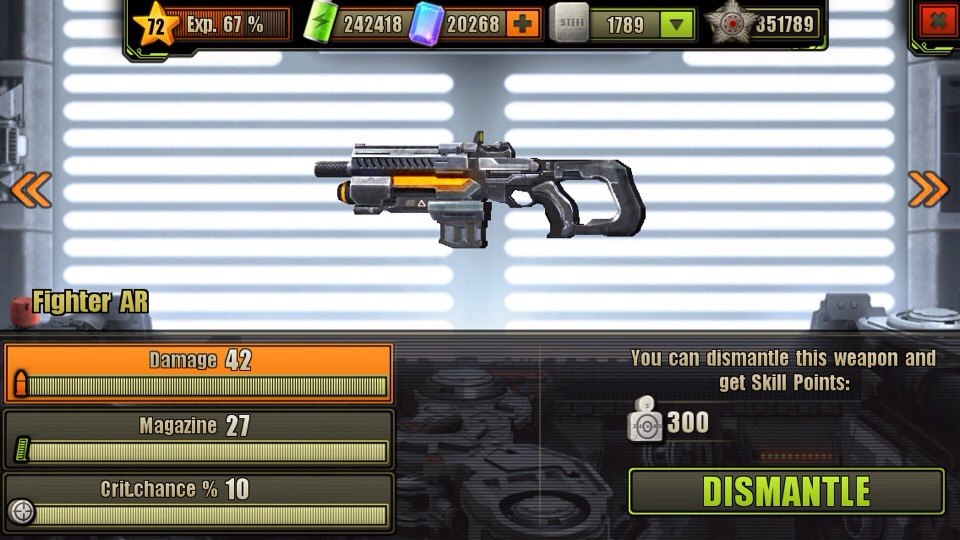The image size is (960, 540).
Task: Open the steel resource dropdown arrow
Action: pos(678,24)
